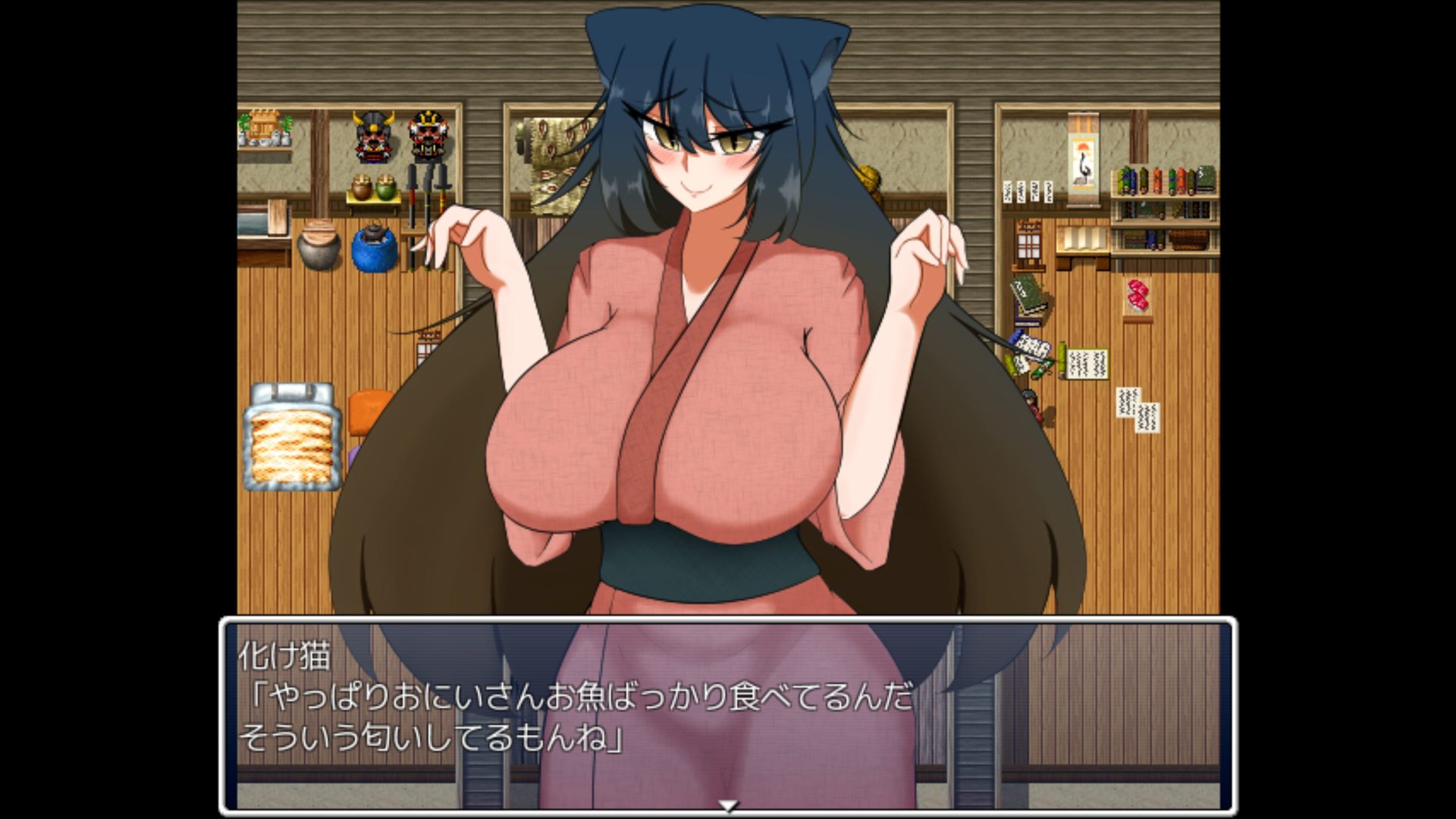
Task: Advance the 化け猫 dialogue message box
Action: click(728, 713)
